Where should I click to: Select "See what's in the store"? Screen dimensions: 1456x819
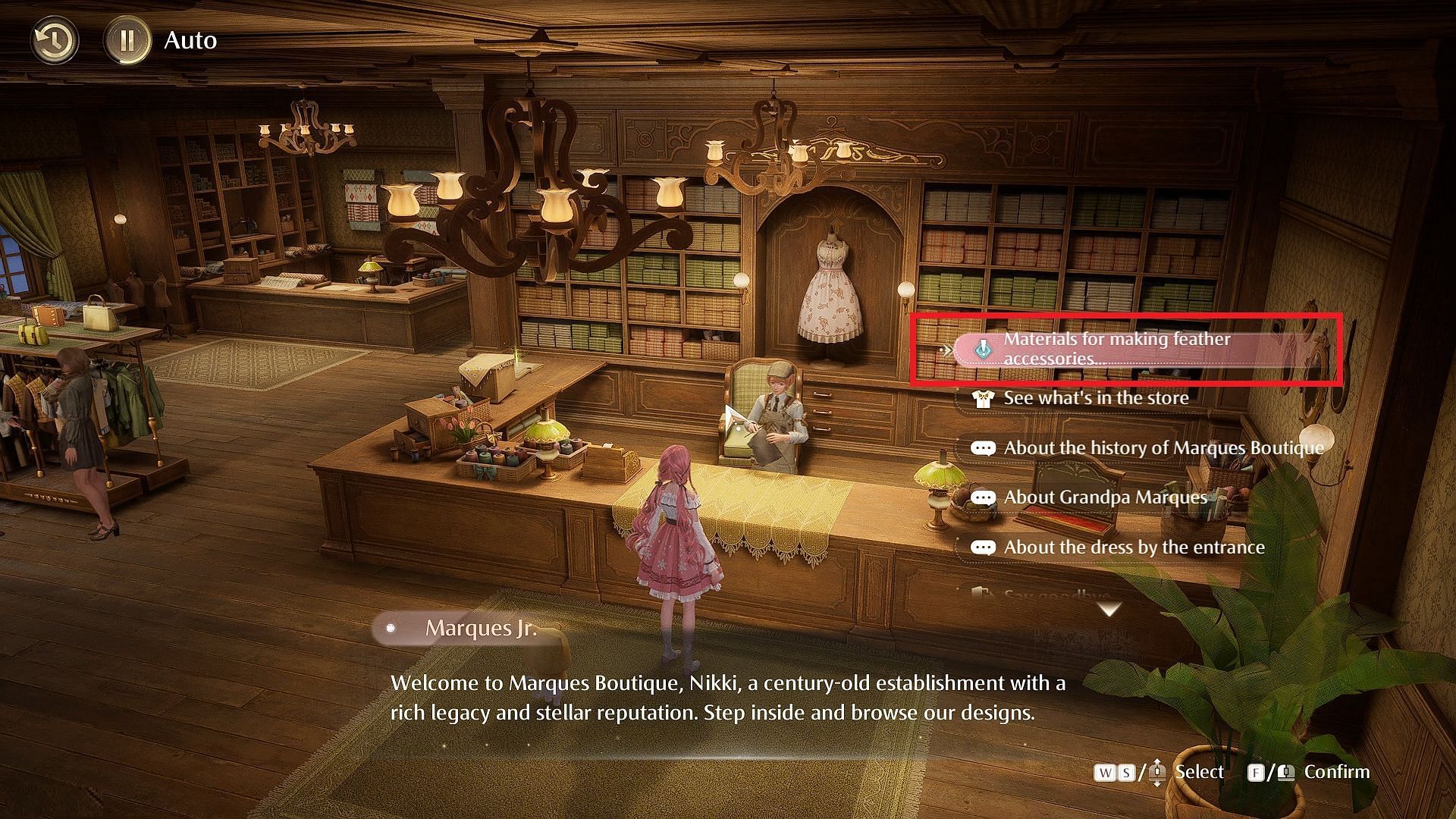[1095, 398]
